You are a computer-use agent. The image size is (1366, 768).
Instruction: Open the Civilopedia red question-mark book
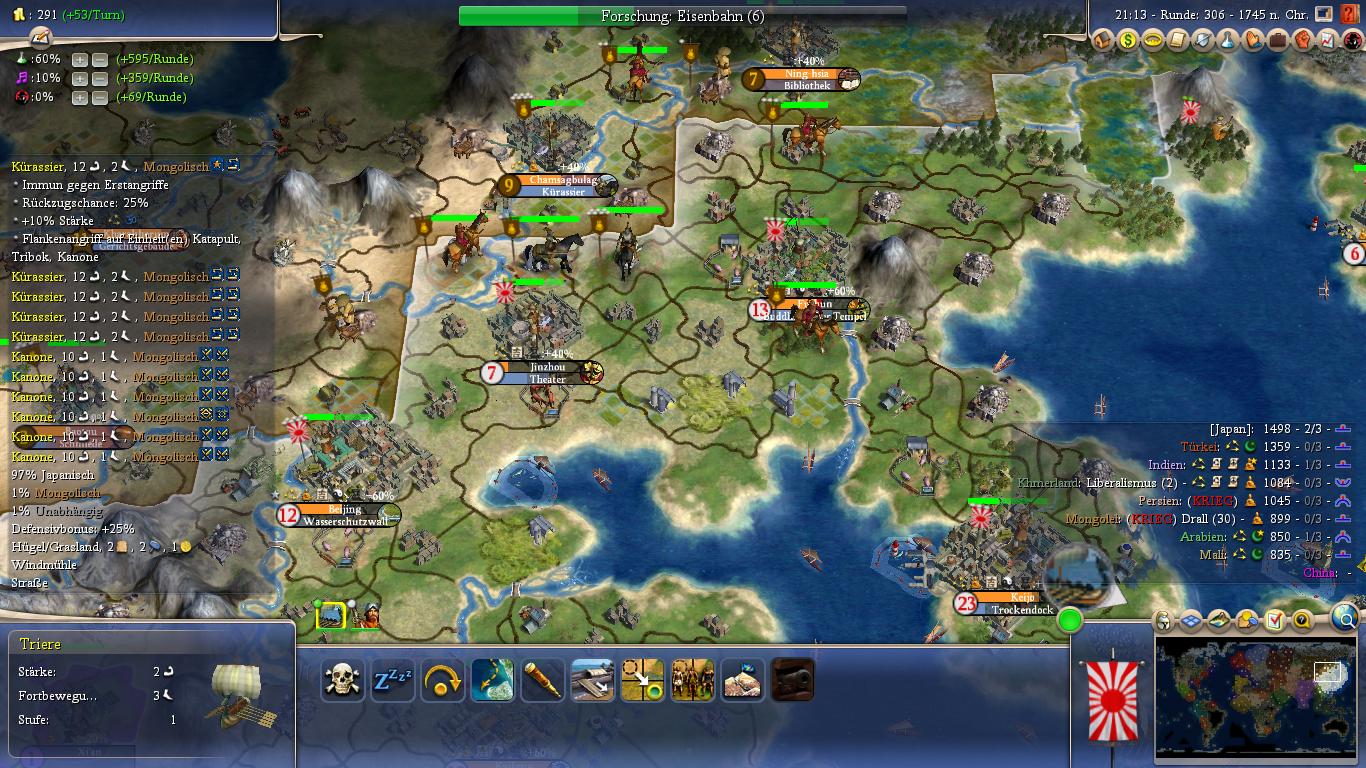(1349, 14)
